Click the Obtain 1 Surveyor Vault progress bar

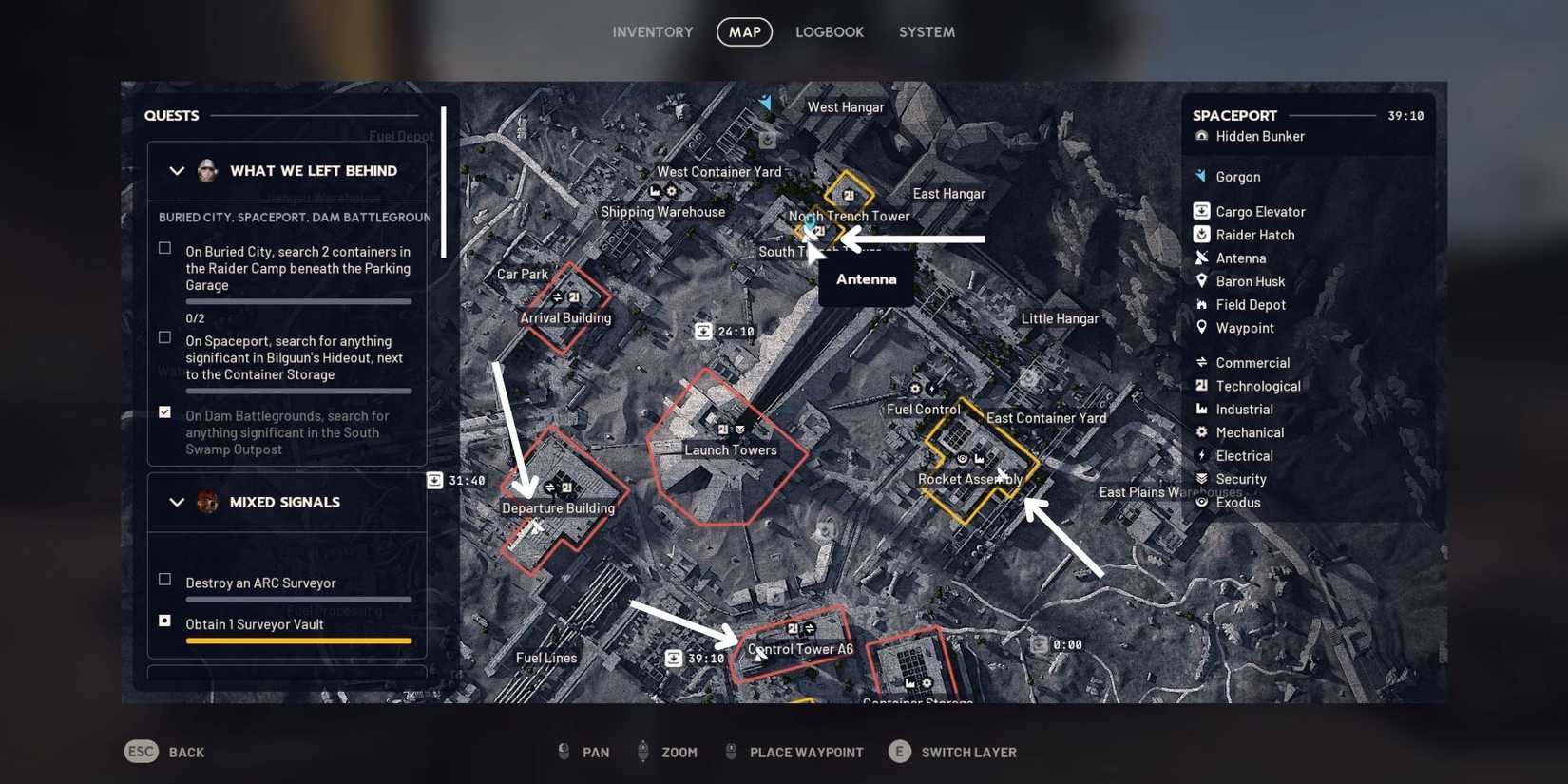[x=297, y=641]
